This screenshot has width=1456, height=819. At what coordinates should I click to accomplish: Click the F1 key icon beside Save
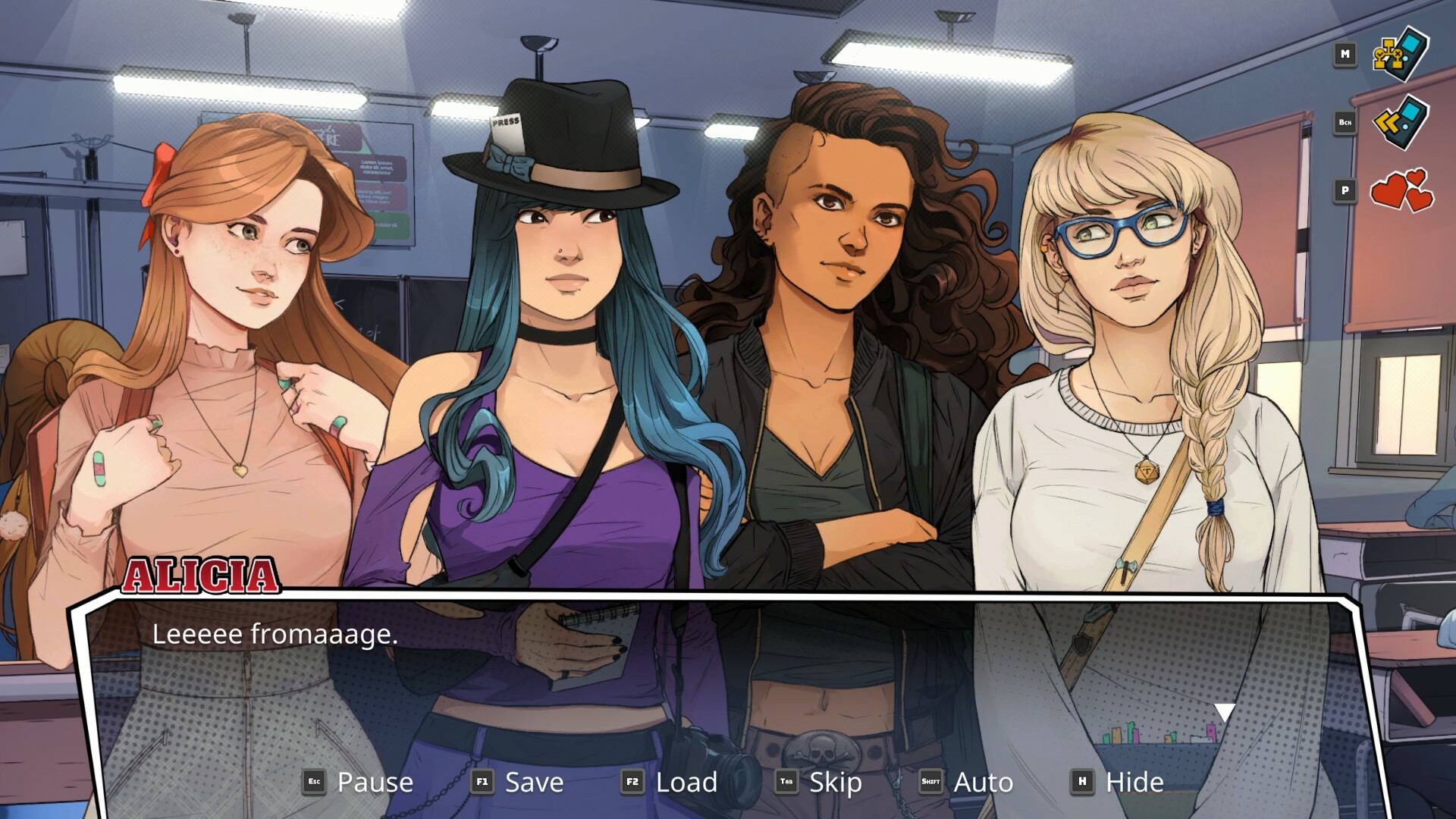(483, 782)
